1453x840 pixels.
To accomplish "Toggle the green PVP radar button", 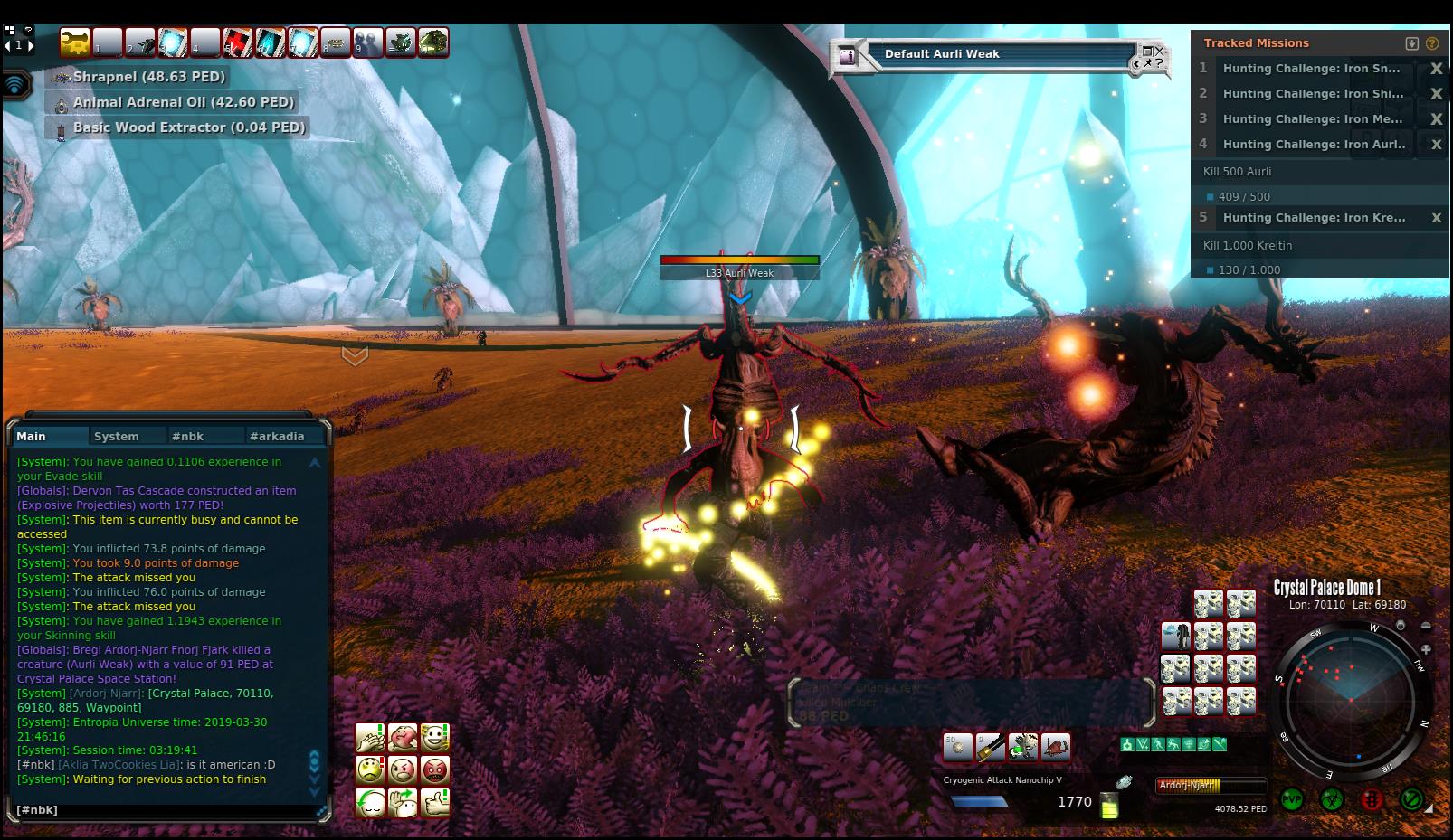I will point(1292,799).
